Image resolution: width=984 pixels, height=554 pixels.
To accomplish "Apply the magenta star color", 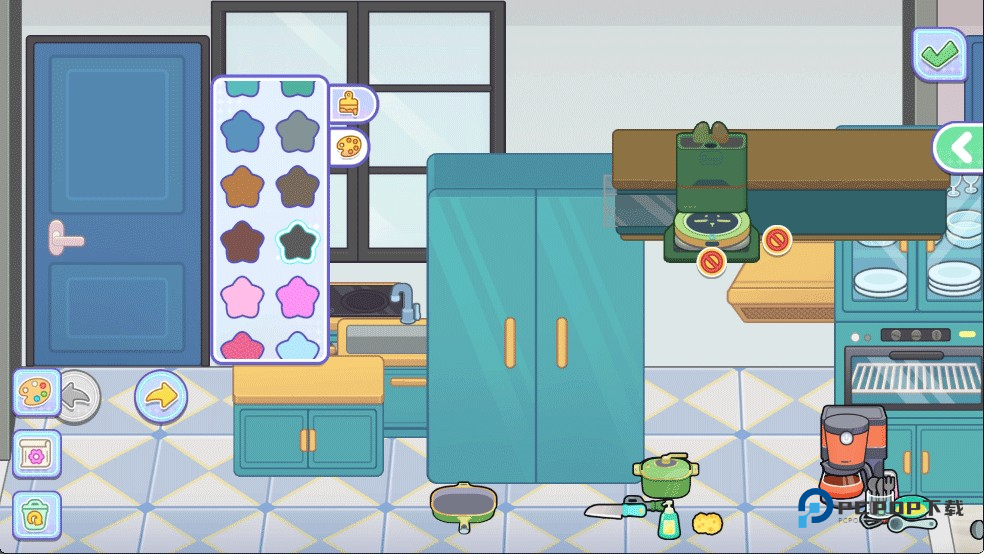I will pos(297,298).
